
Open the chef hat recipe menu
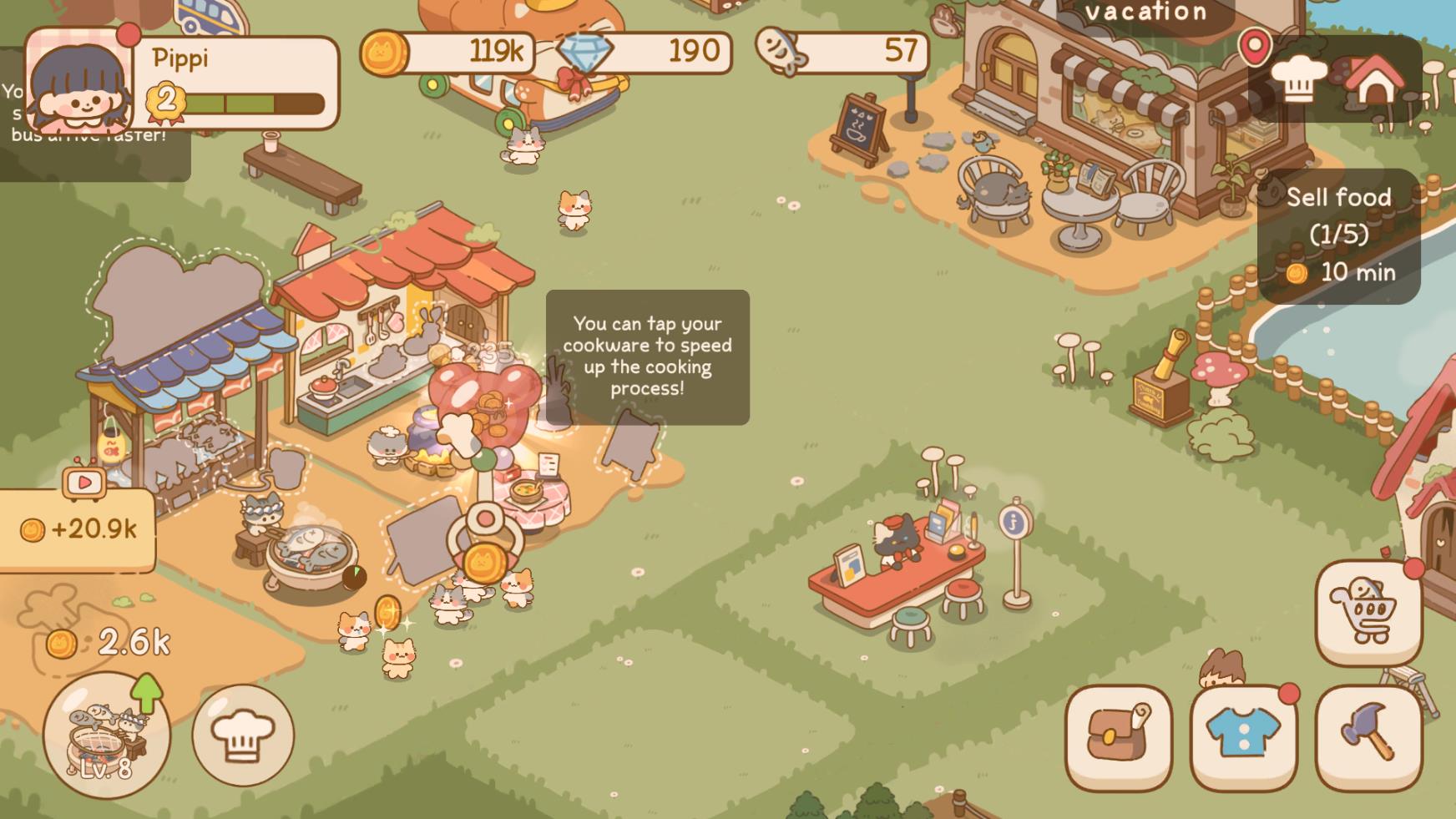(243, 736)
